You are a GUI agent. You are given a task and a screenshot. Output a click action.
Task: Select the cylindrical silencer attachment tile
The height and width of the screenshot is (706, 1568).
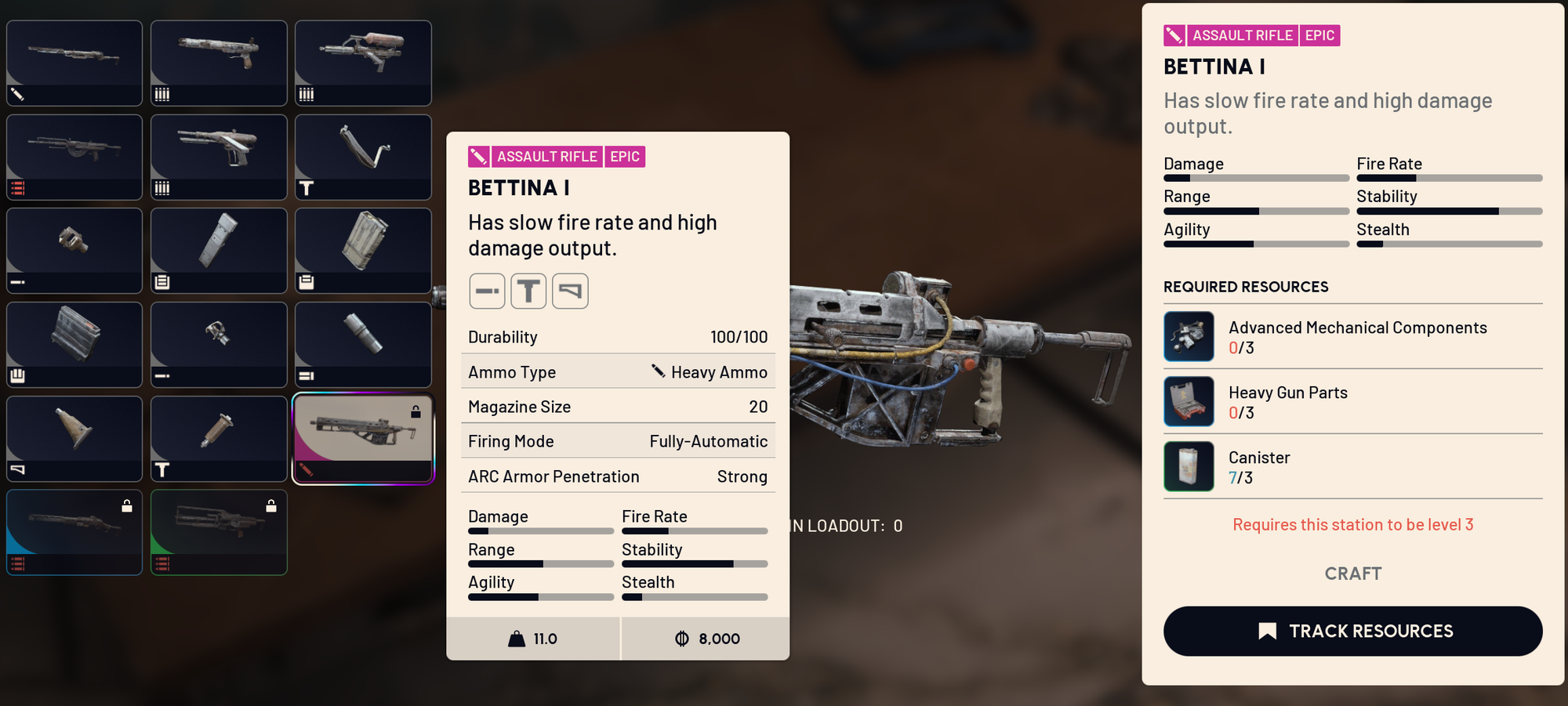tap(363, 344)
